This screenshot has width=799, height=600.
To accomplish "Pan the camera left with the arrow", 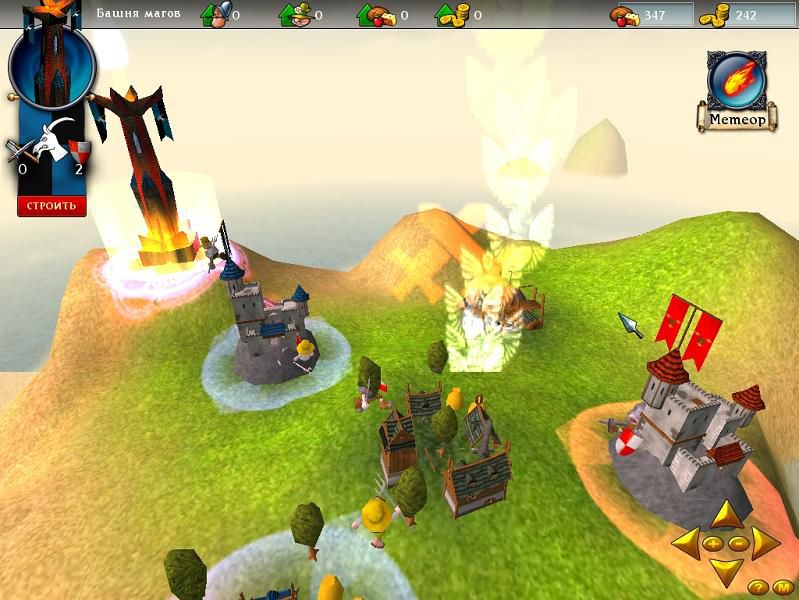I will [x=686, y=544].
